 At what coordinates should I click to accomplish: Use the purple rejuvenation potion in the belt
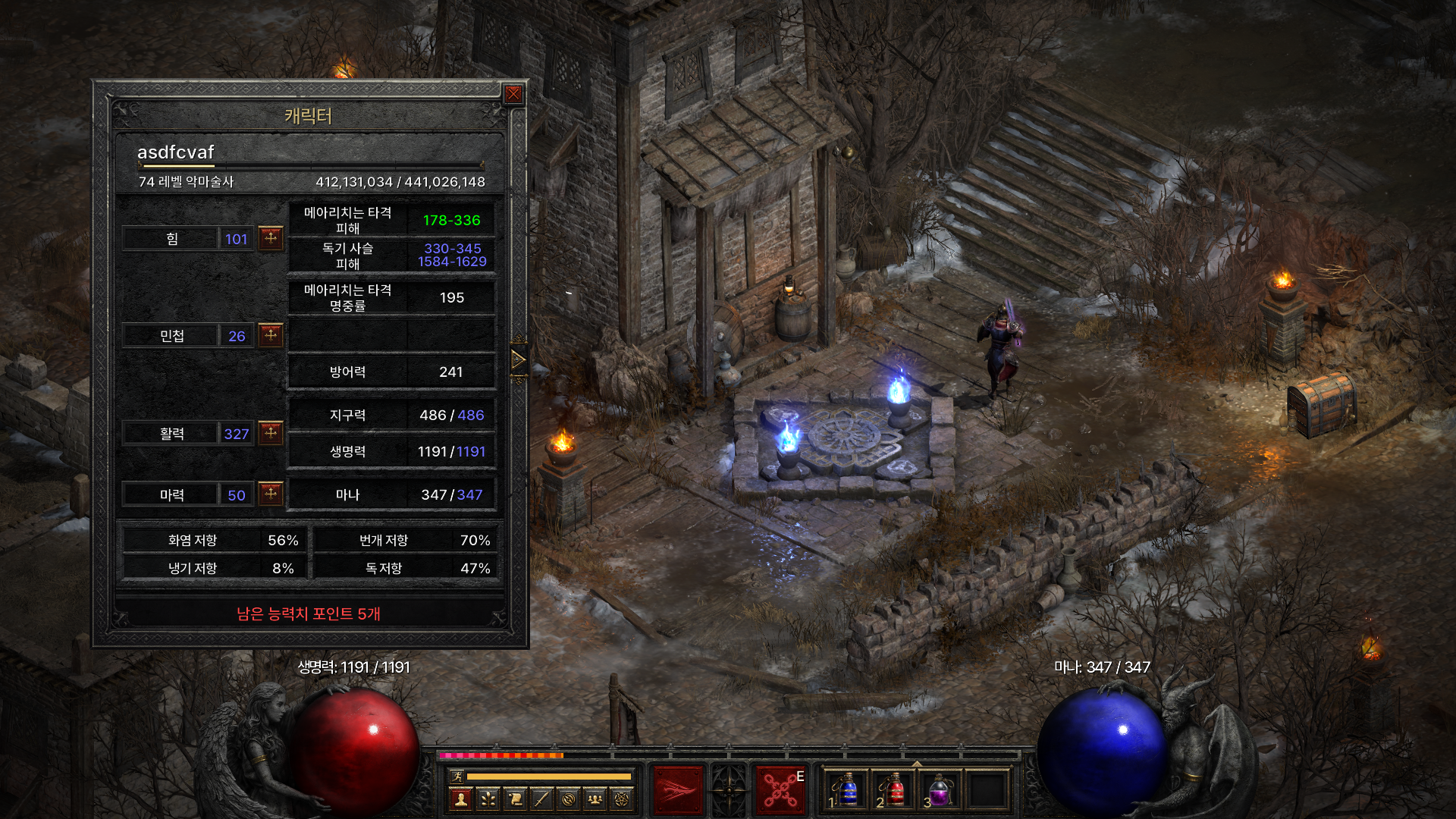[940, 790]
